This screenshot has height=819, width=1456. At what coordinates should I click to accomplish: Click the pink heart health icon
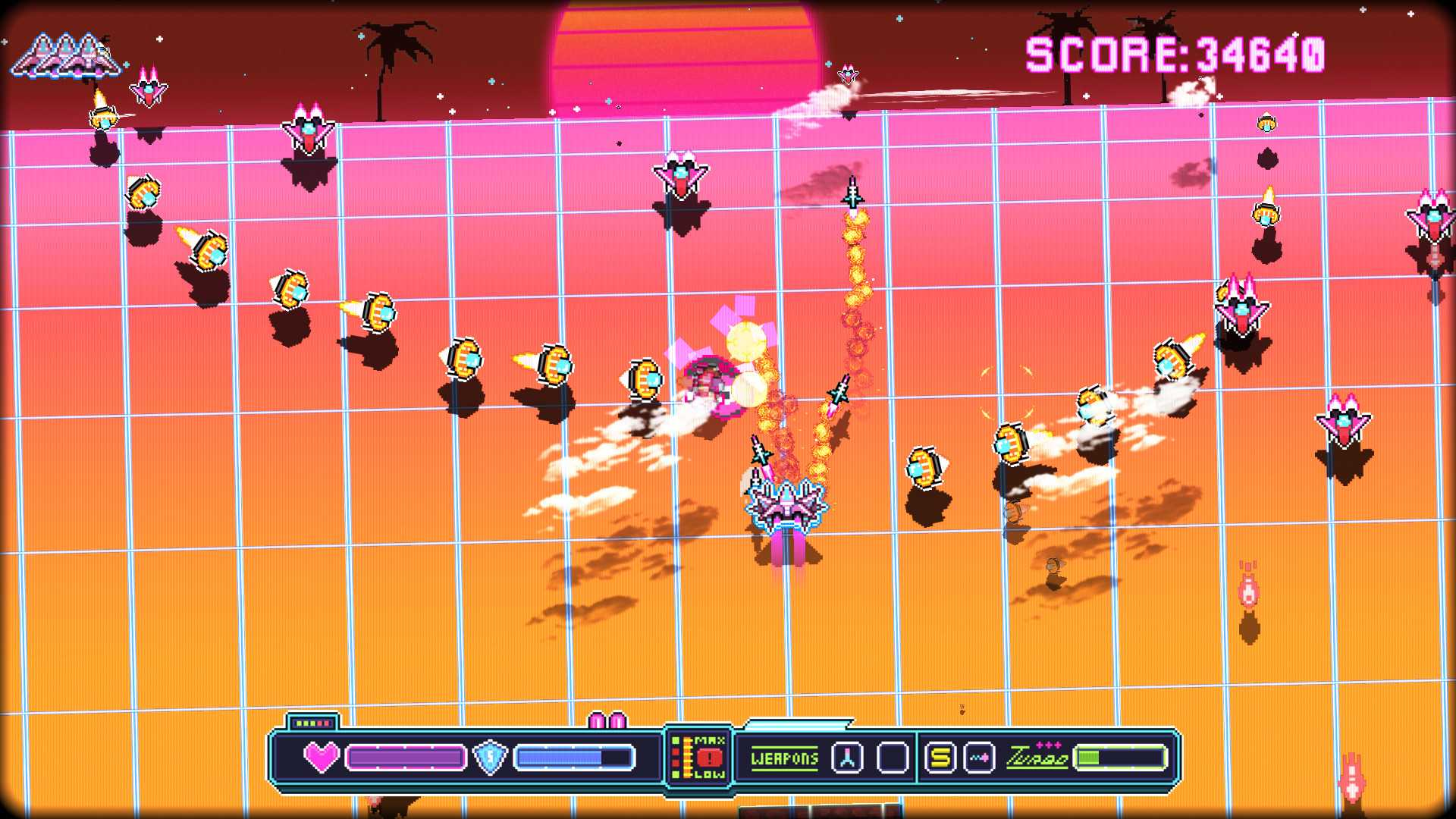click(322, 757)
